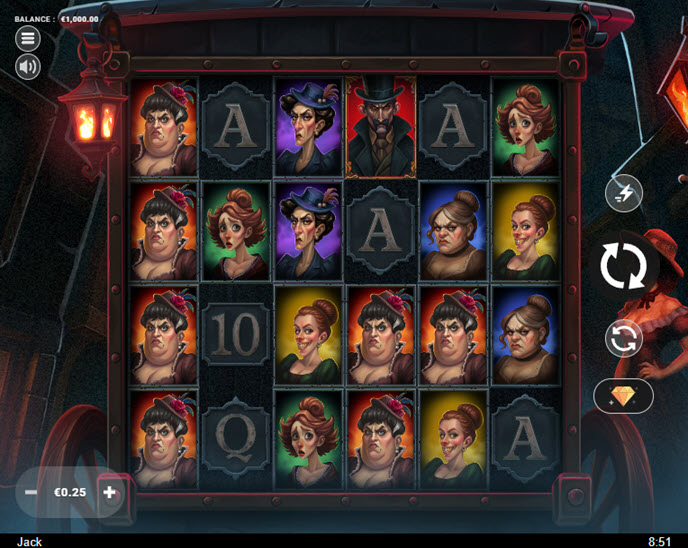Viewport: 688px width, 548px height.
Task: Enable turbo mode lightning bolt button
Action: tap(623, 193)
